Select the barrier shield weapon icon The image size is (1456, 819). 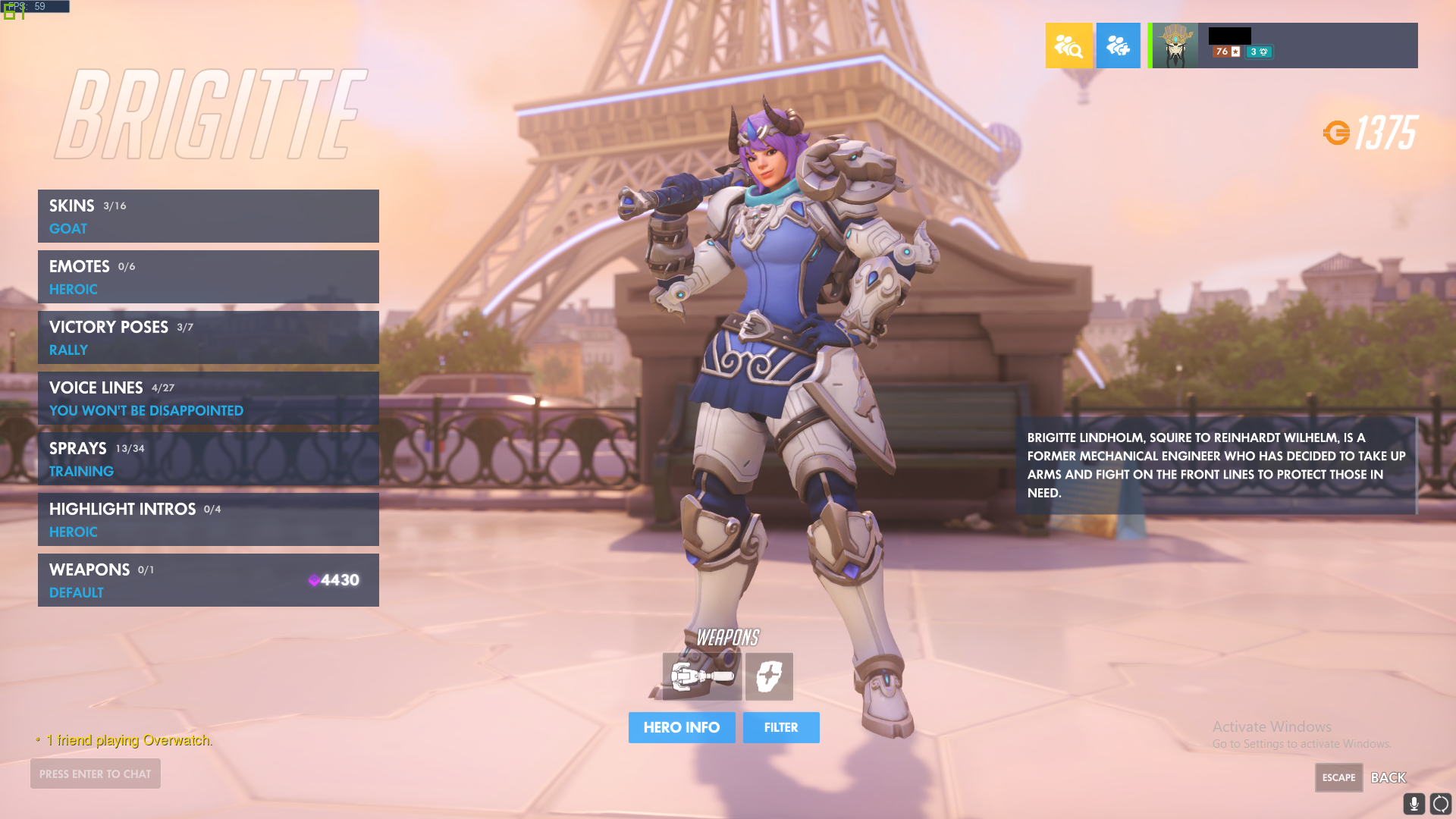click(769, 676)
